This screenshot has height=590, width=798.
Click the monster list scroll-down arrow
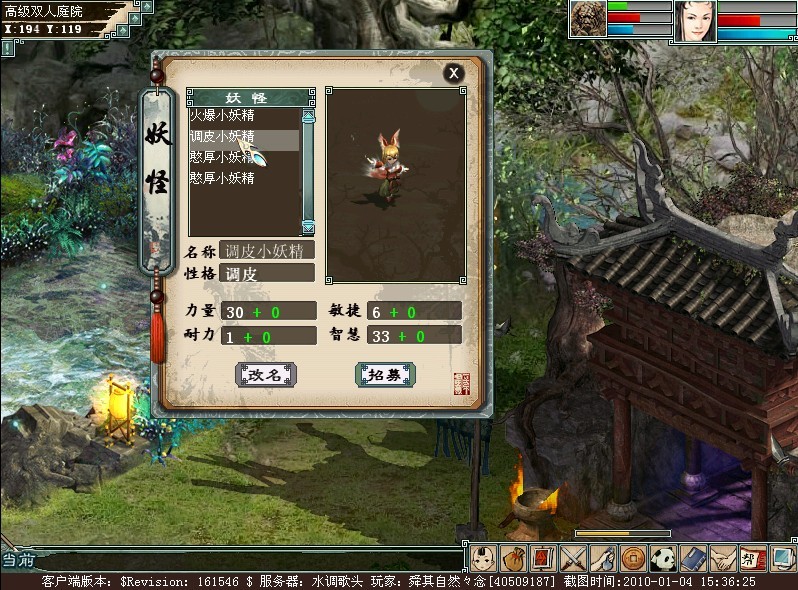[x=308, y=227]
